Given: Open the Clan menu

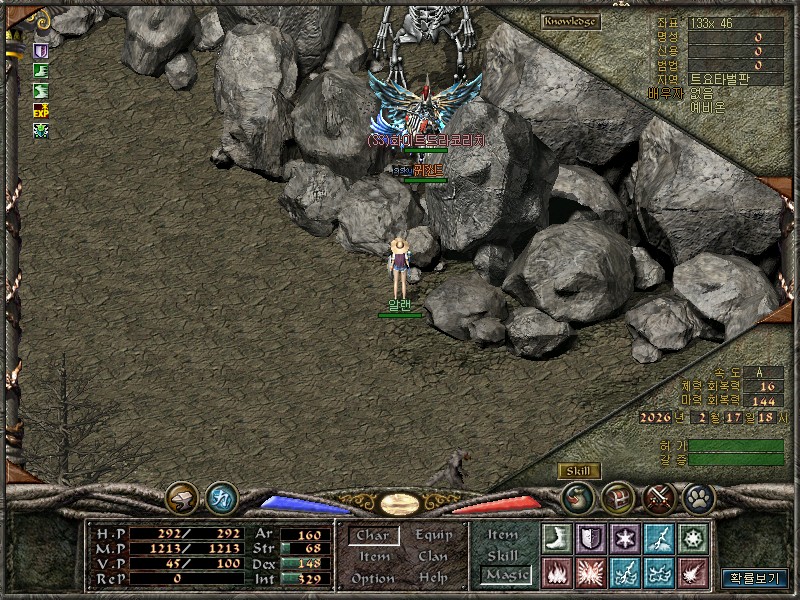Looking at the screenshot, I should point(433,557).
